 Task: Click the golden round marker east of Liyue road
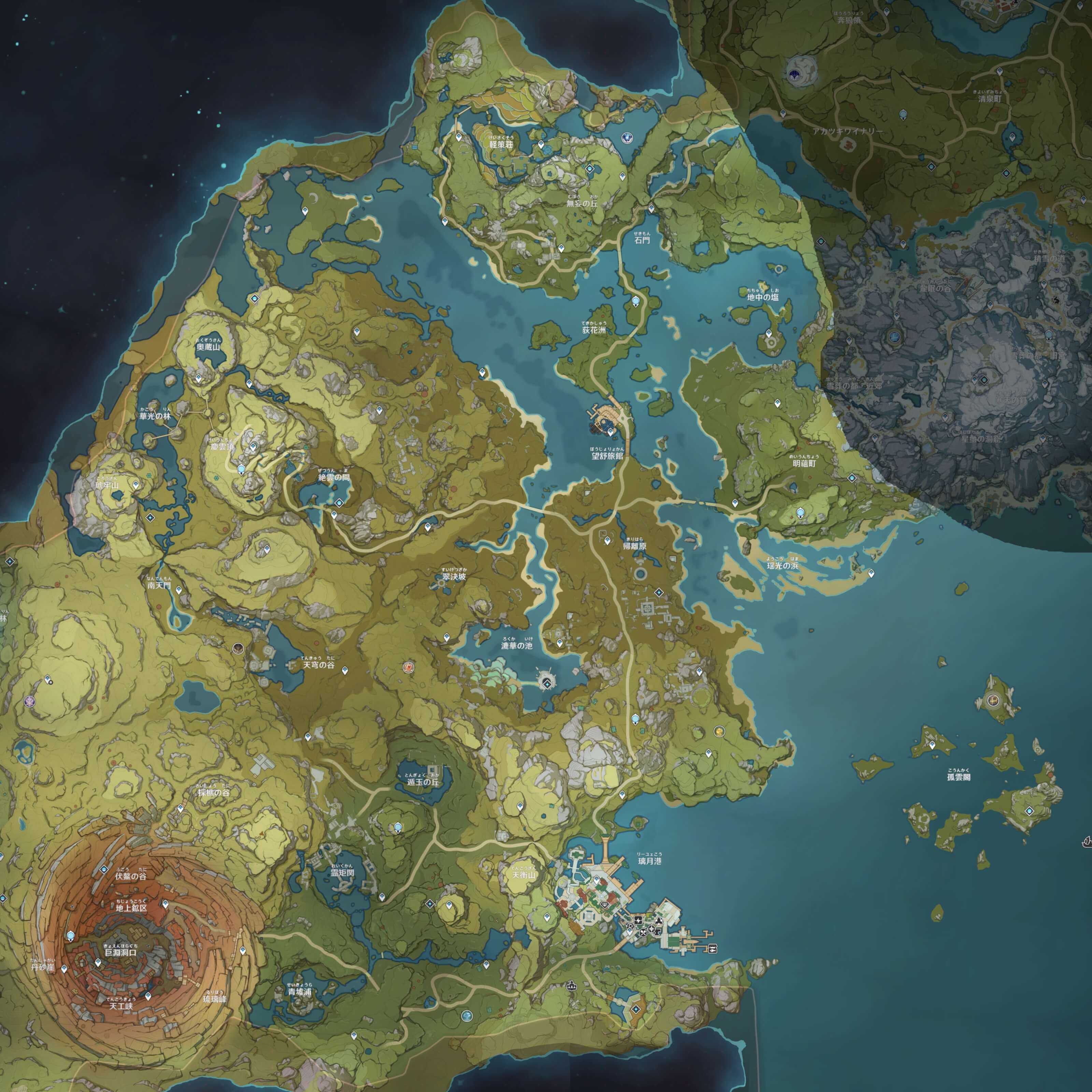[719, 731]
